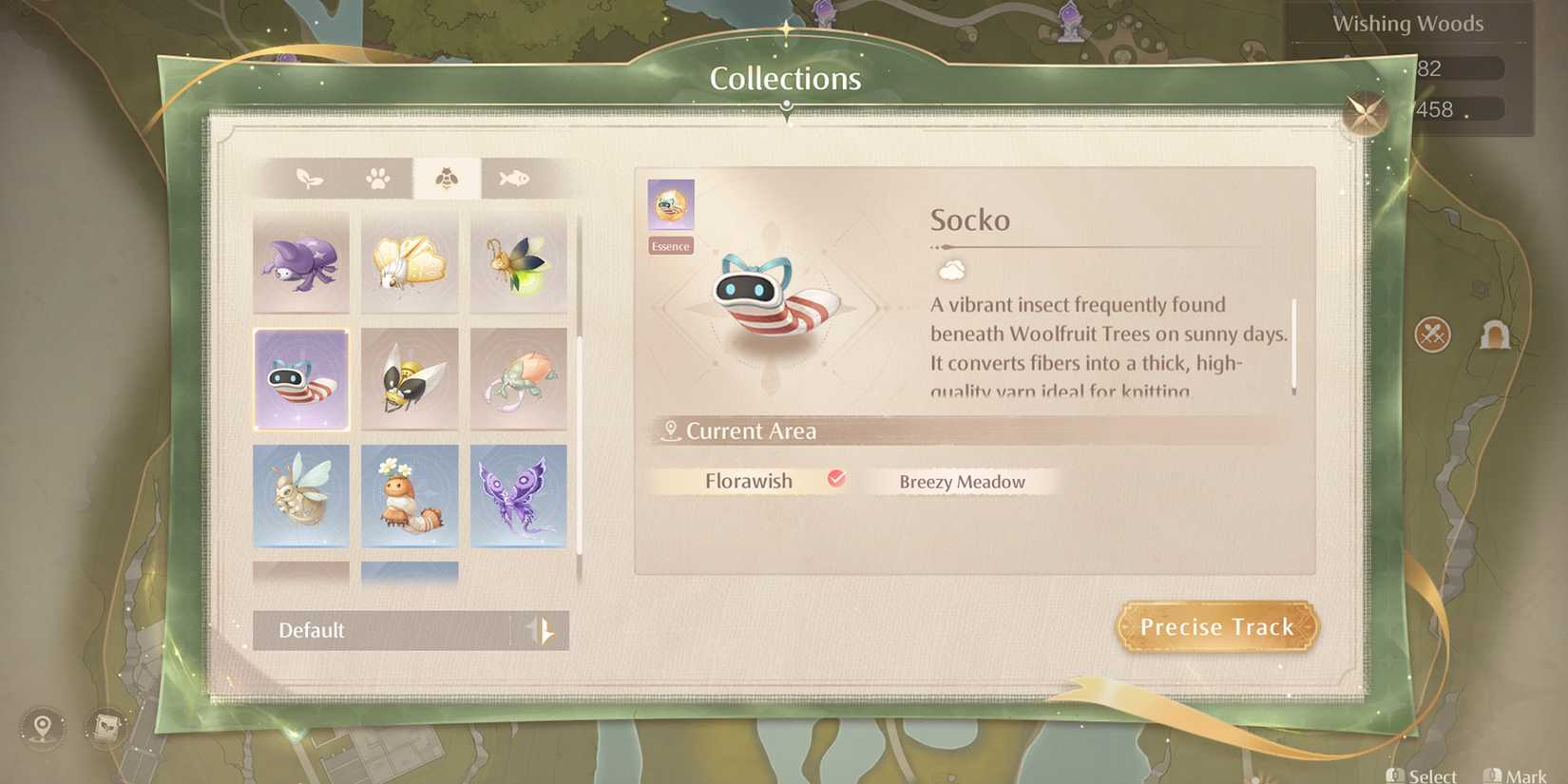Switch to the Collections screen title banner

click(x=785, y=79)
